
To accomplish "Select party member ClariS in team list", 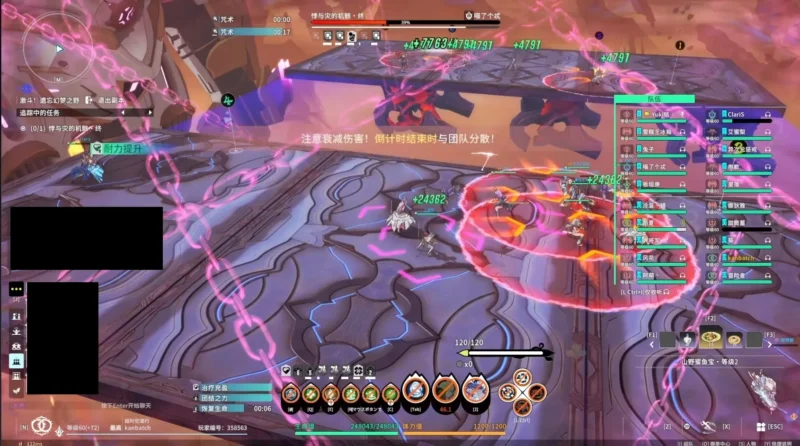I will (x=738, y=115).
